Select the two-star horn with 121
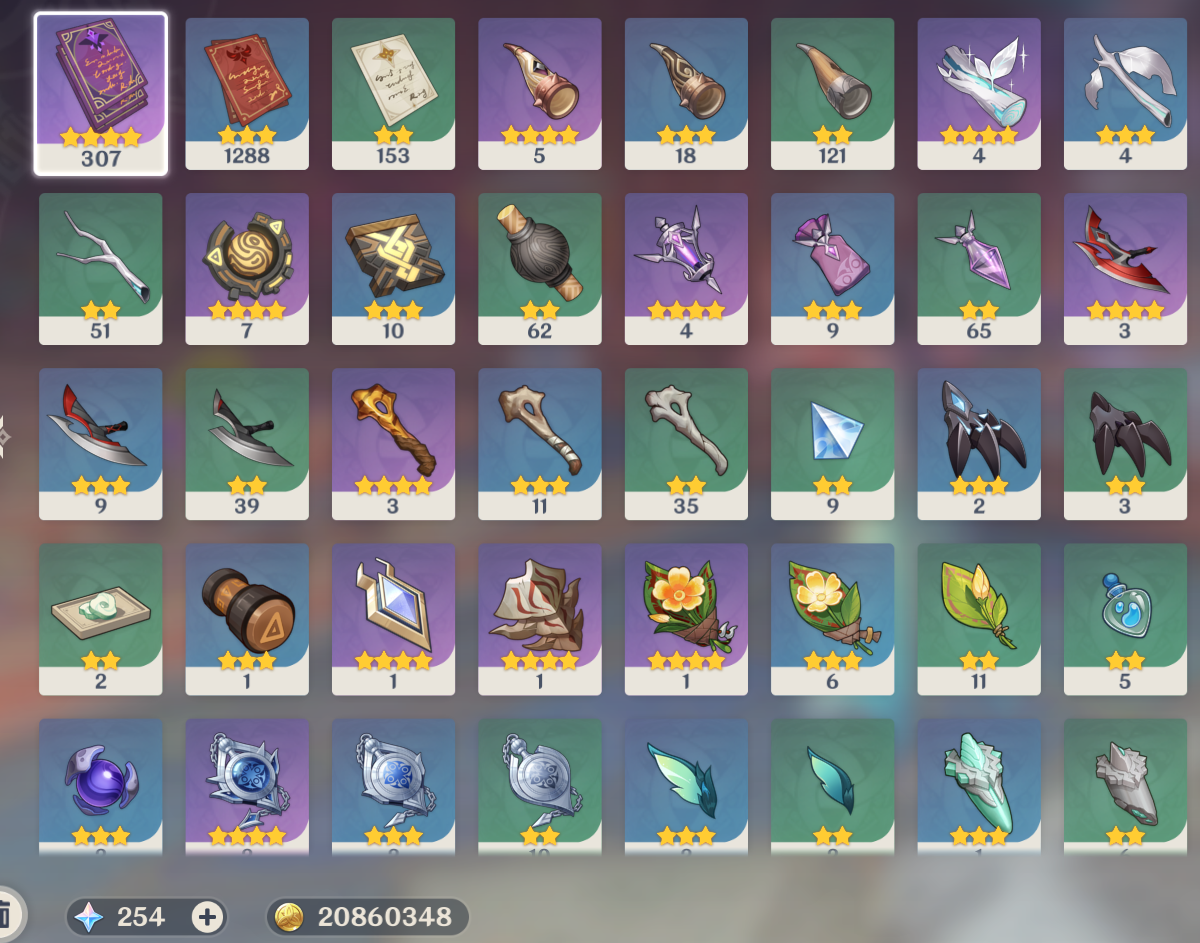Screen dimensions: 1200x943 click(x=832, y=93)
